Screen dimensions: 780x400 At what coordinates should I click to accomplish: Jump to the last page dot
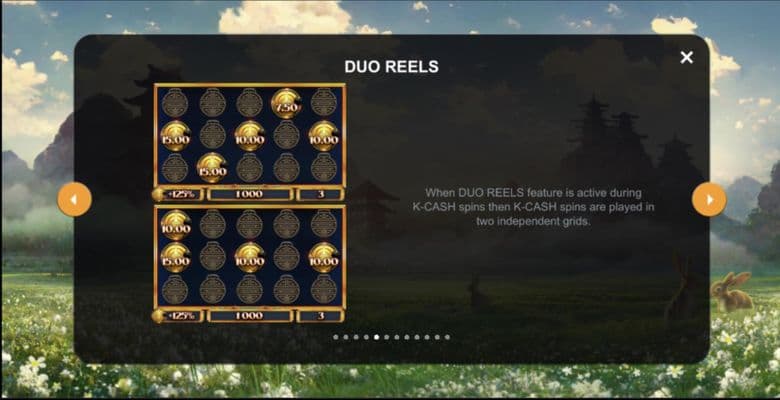(x=447, y=337)
